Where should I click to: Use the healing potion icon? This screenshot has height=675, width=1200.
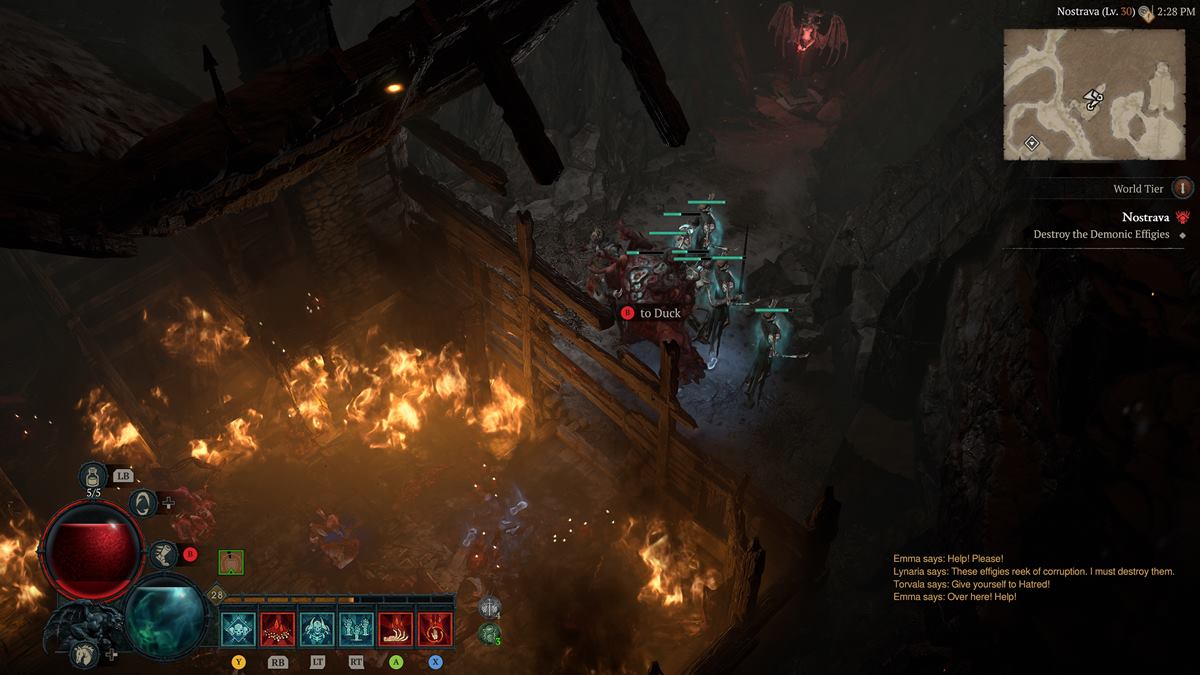click(93, 476)
